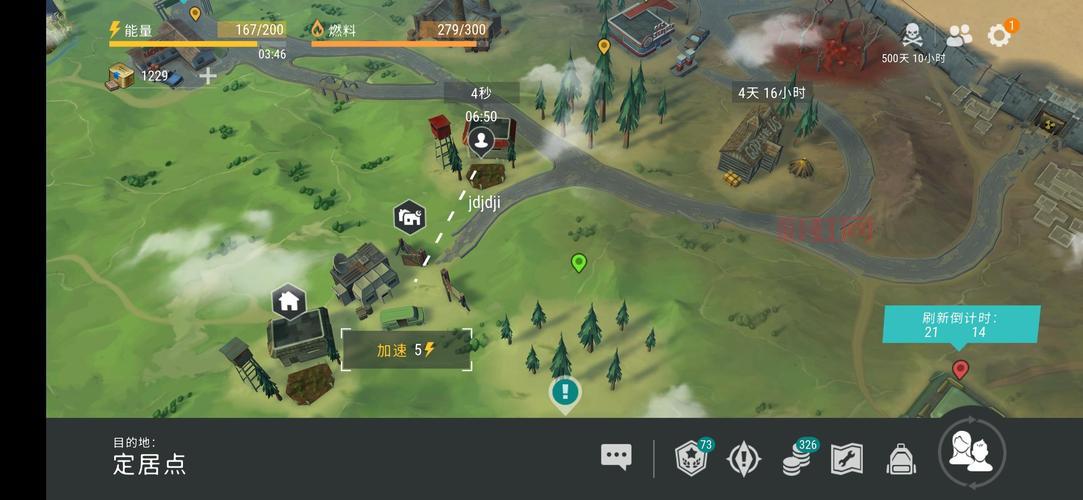The height and width of the screenshot is (500, 1083).
Task: Open the settings gear icon
Action: (x=999, y=36)
